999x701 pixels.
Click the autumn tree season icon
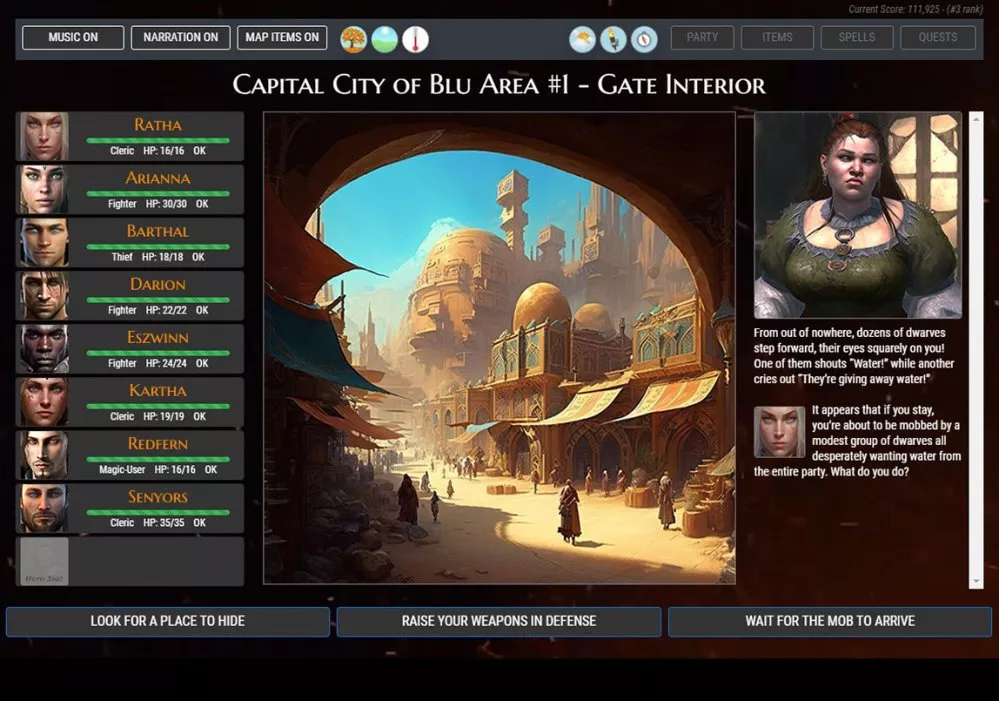click(x=353, y=40)
